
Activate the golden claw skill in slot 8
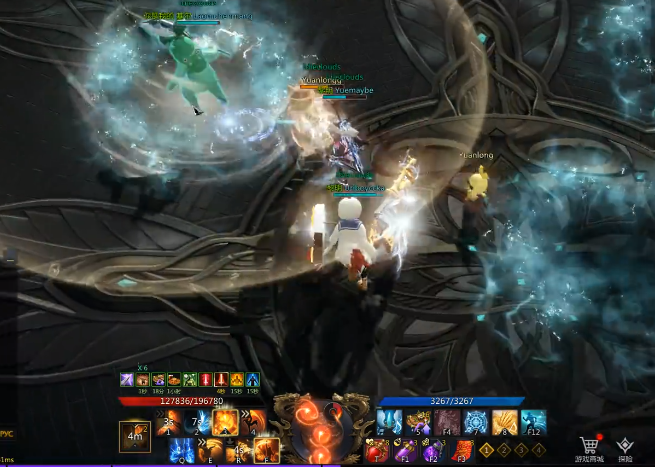click(504, 423)
